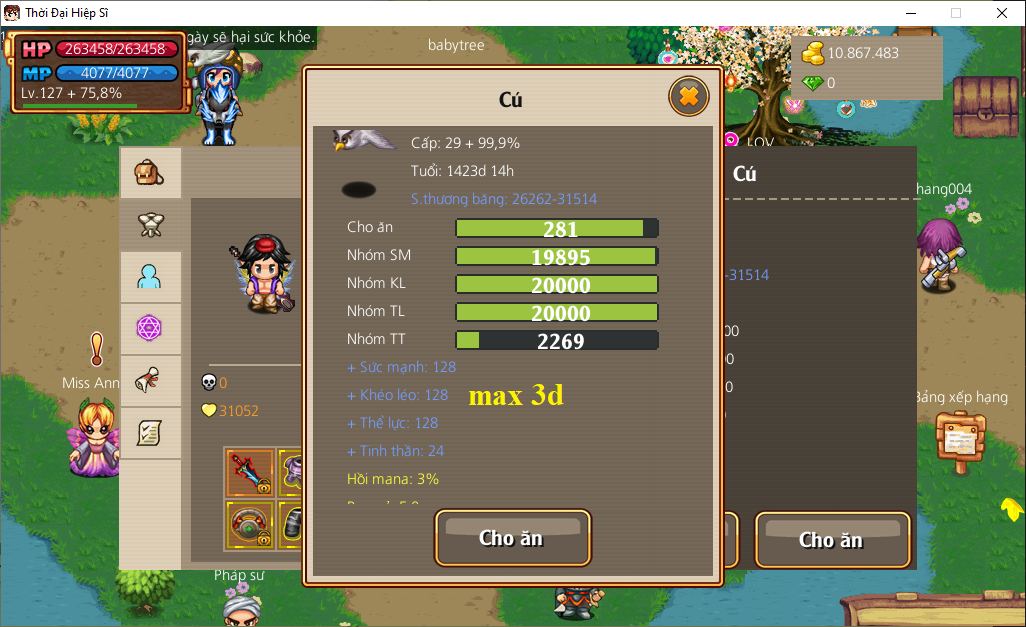Choose the round green-gem shield slot
This screenshot has height=627, width=1026.
249,523
